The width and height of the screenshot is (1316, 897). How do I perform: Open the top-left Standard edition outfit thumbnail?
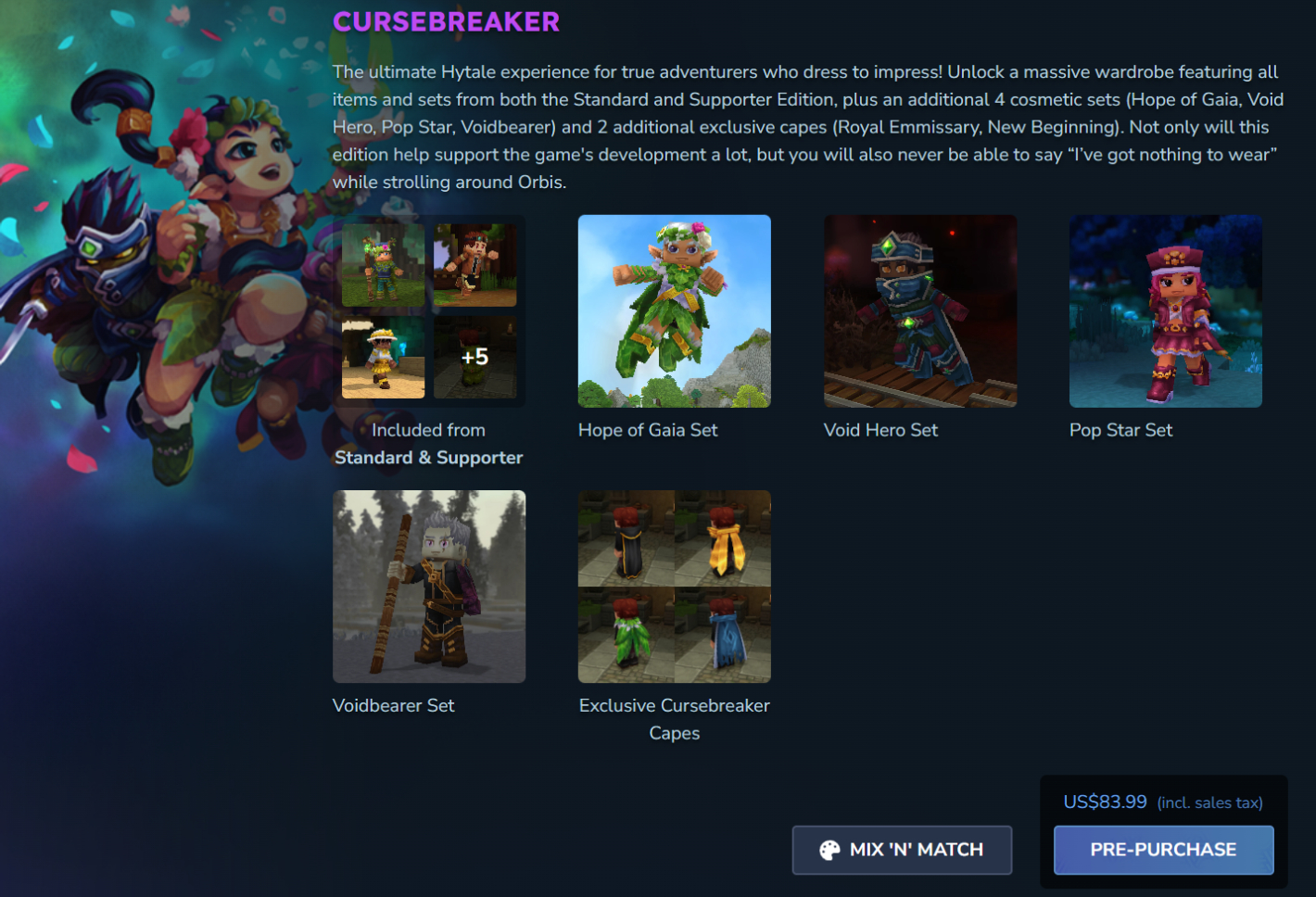(383, 264)
